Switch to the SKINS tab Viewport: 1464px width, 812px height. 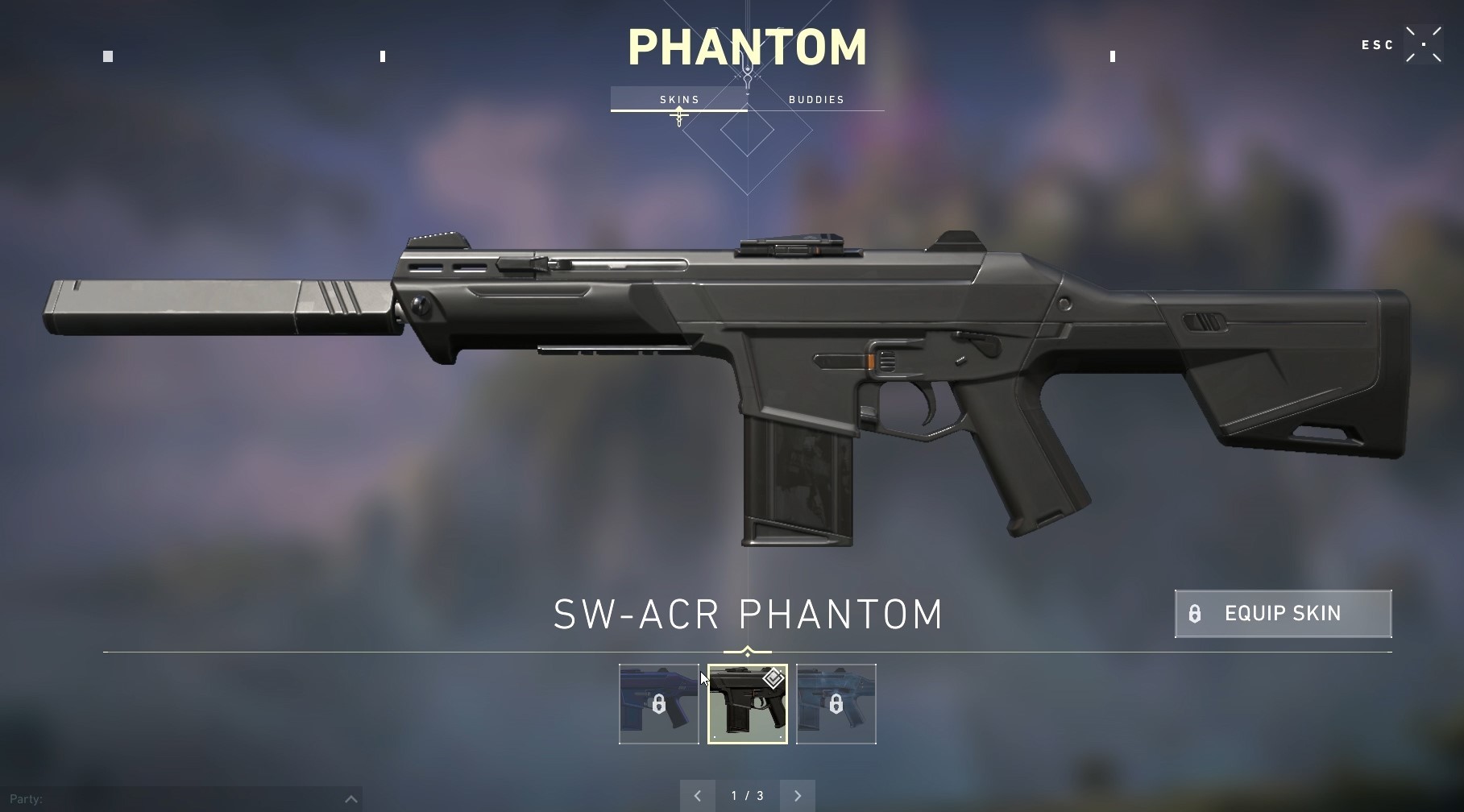678,99
